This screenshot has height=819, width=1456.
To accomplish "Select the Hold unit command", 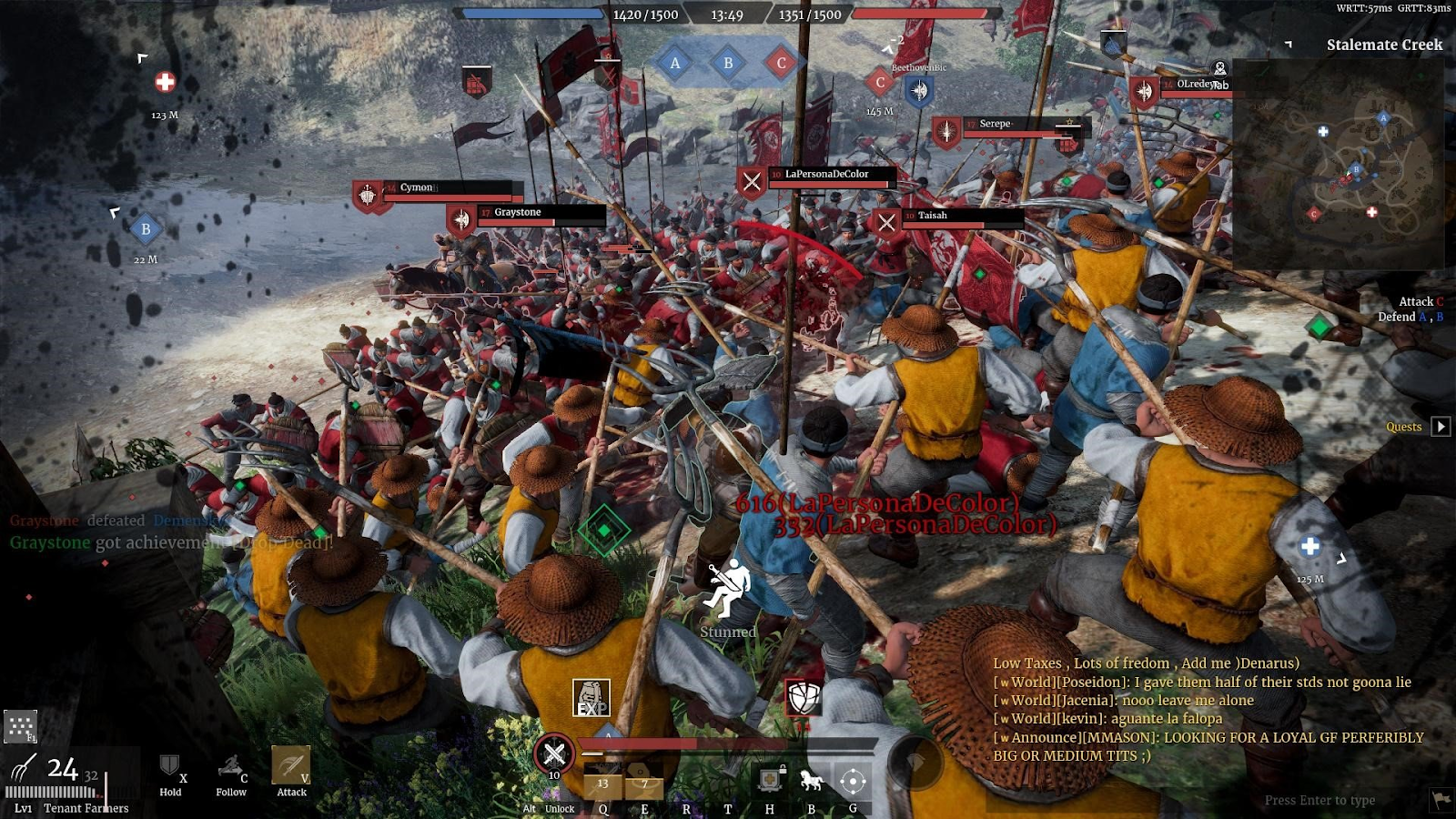I will tap(170, 771).
